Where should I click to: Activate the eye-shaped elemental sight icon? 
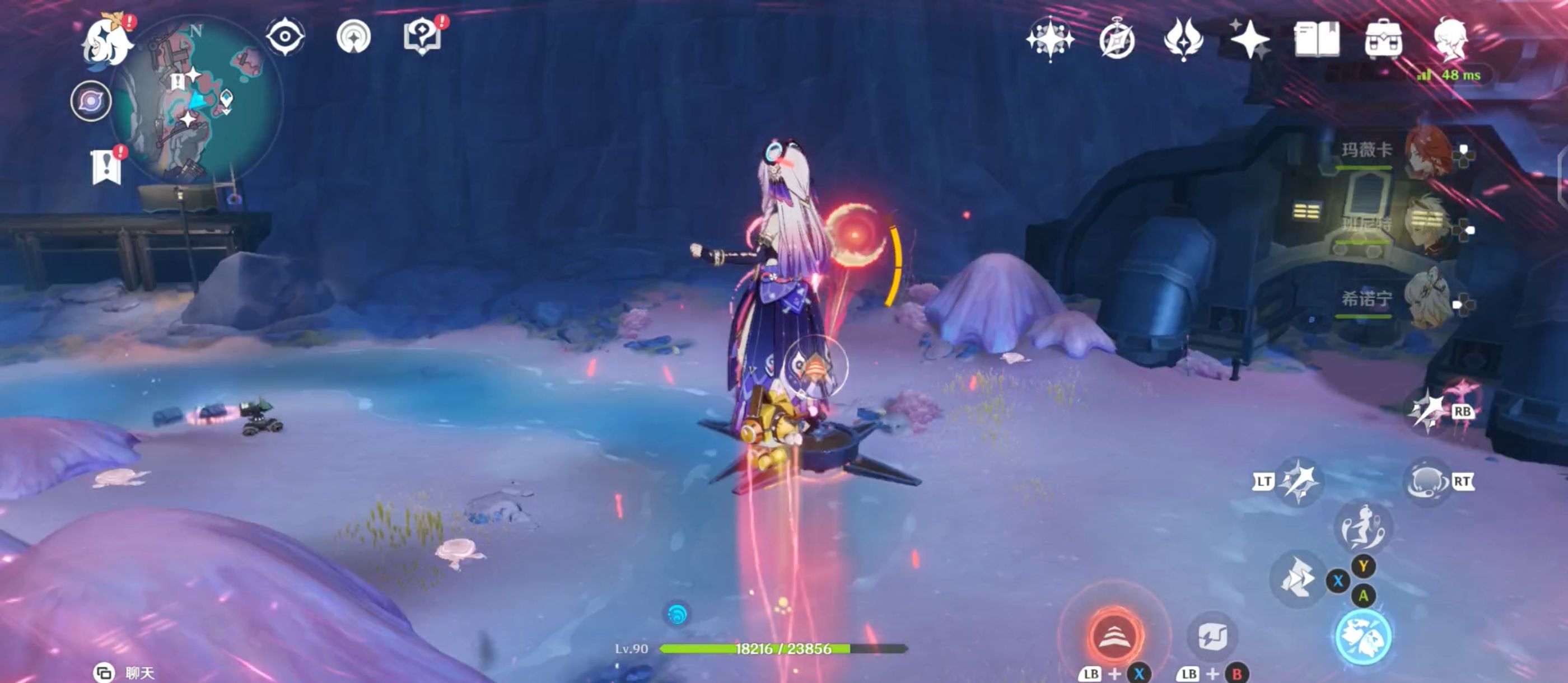(x=285, y=36)
